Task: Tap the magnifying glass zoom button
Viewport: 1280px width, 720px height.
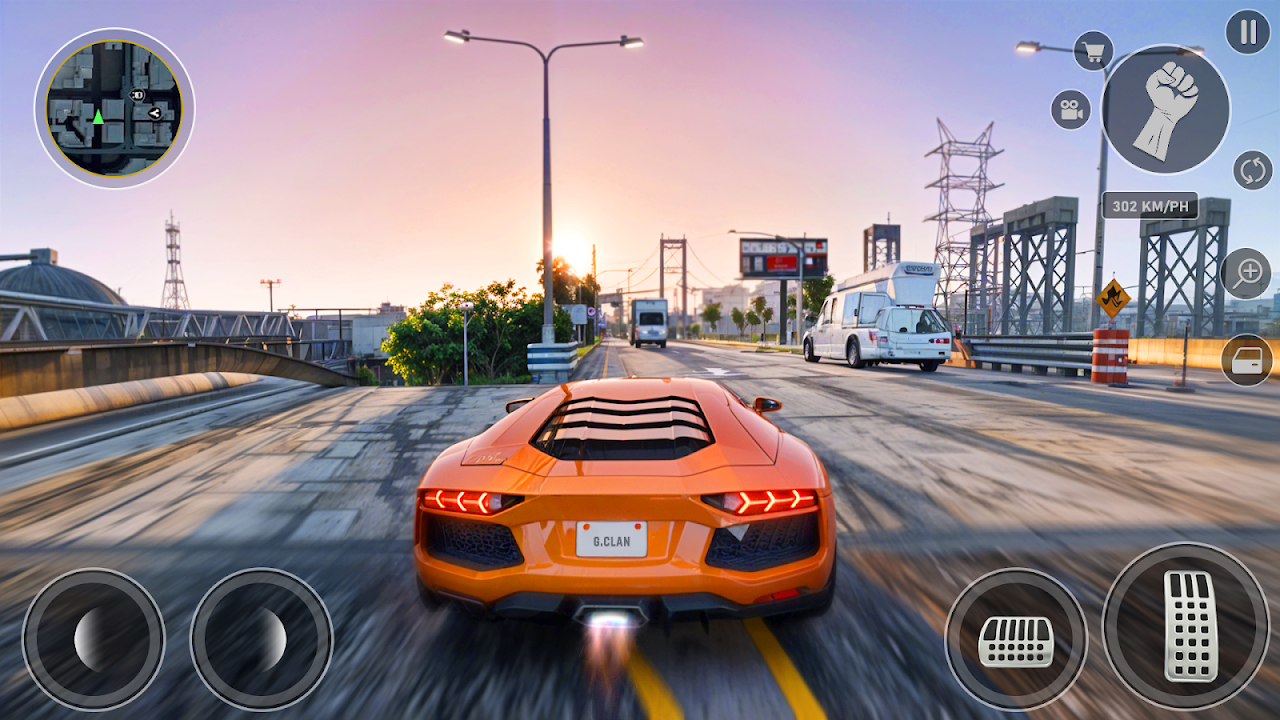Action: click(1246, 274)
